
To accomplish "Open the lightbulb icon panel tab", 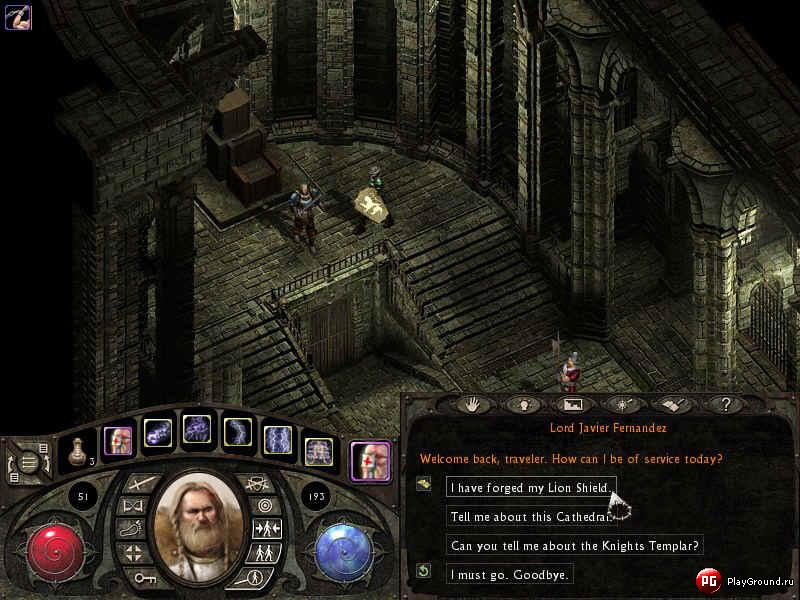I will click(521, 404).
